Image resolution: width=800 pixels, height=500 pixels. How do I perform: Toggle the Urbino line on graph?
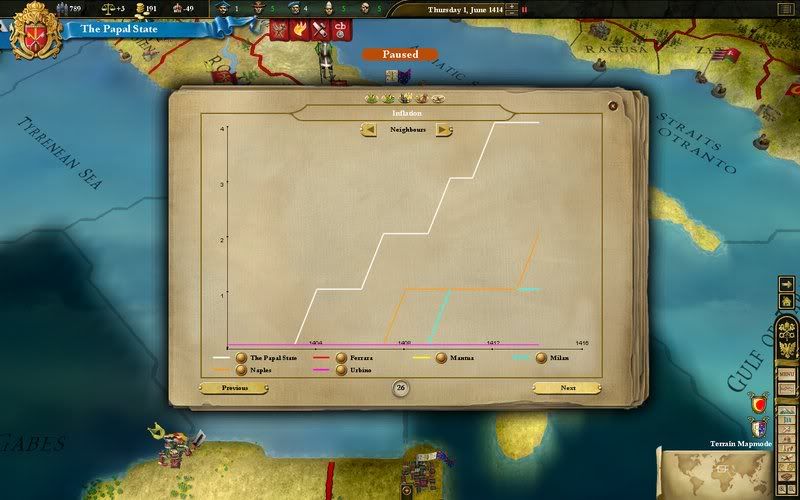(x=341, y=370)
